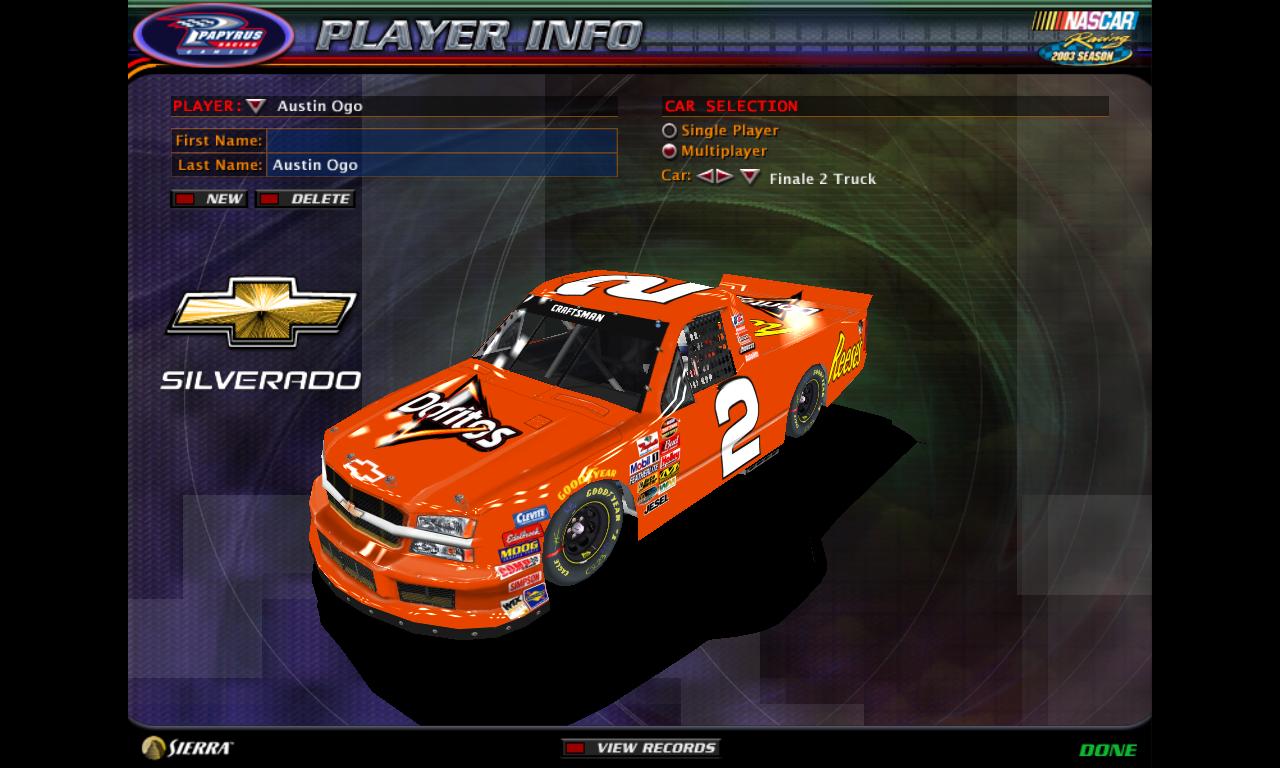Confirm with the Done button
Viewport: 1280px width, 768px height.
(1108, 749)
